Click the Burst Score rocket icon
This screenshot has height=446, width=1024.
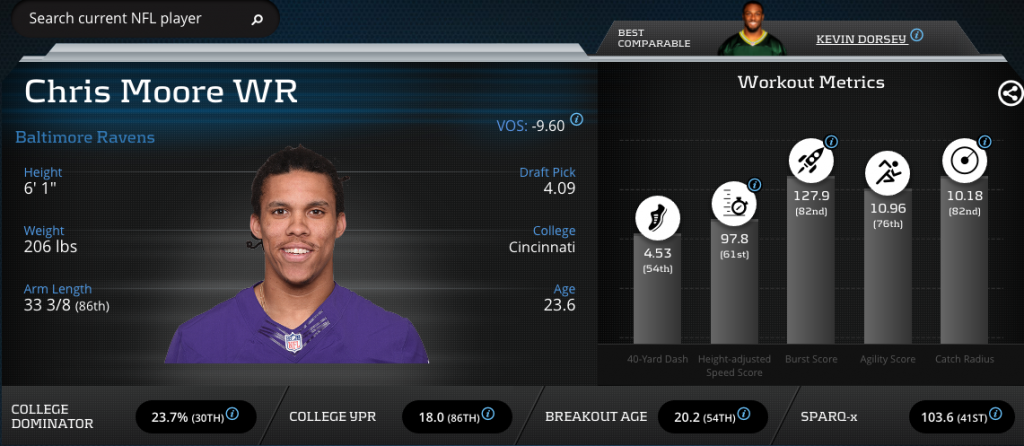tap(810, 160)
